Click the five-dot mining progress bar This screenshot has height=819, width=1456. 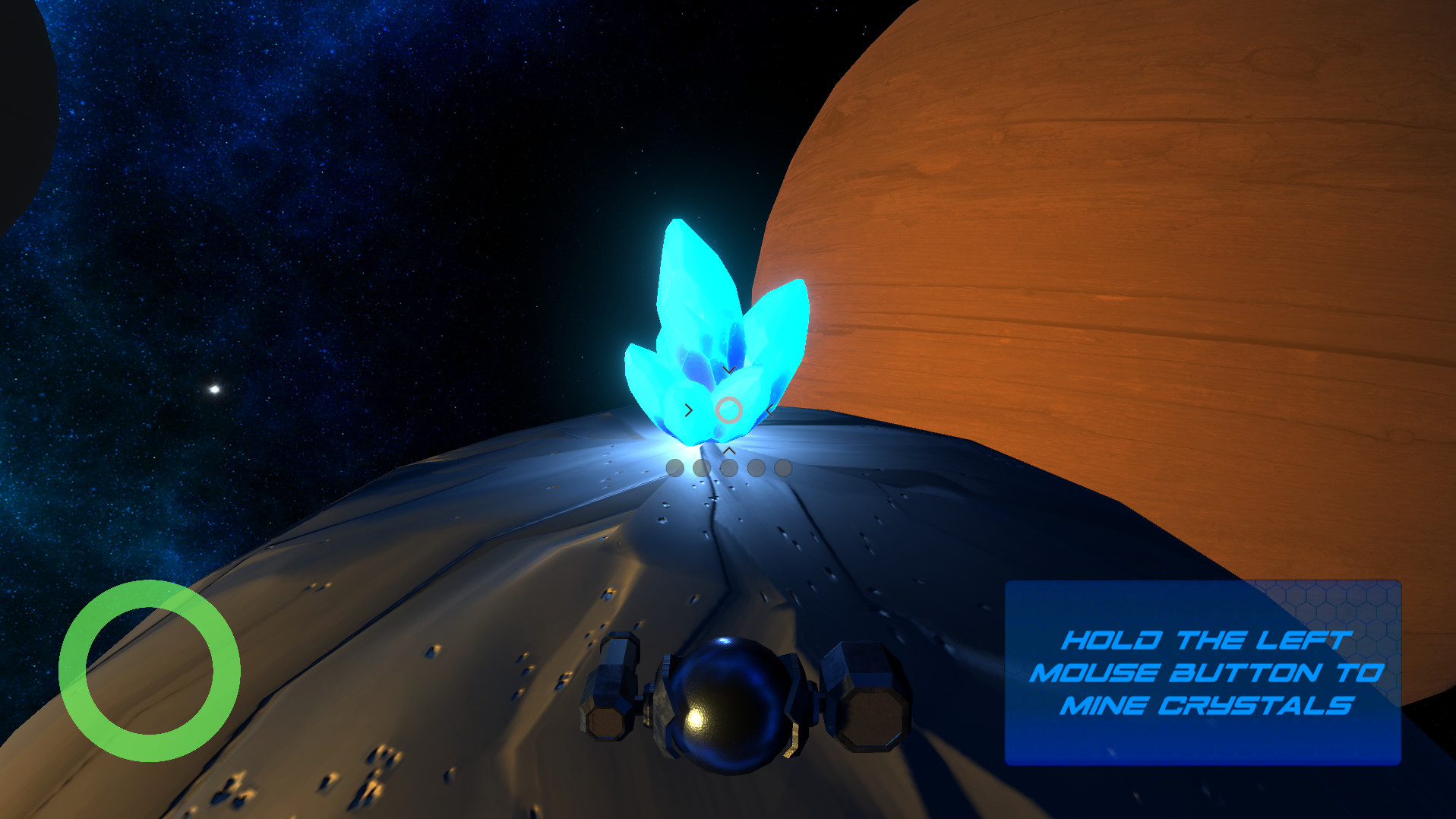click(x=728, y=467)
